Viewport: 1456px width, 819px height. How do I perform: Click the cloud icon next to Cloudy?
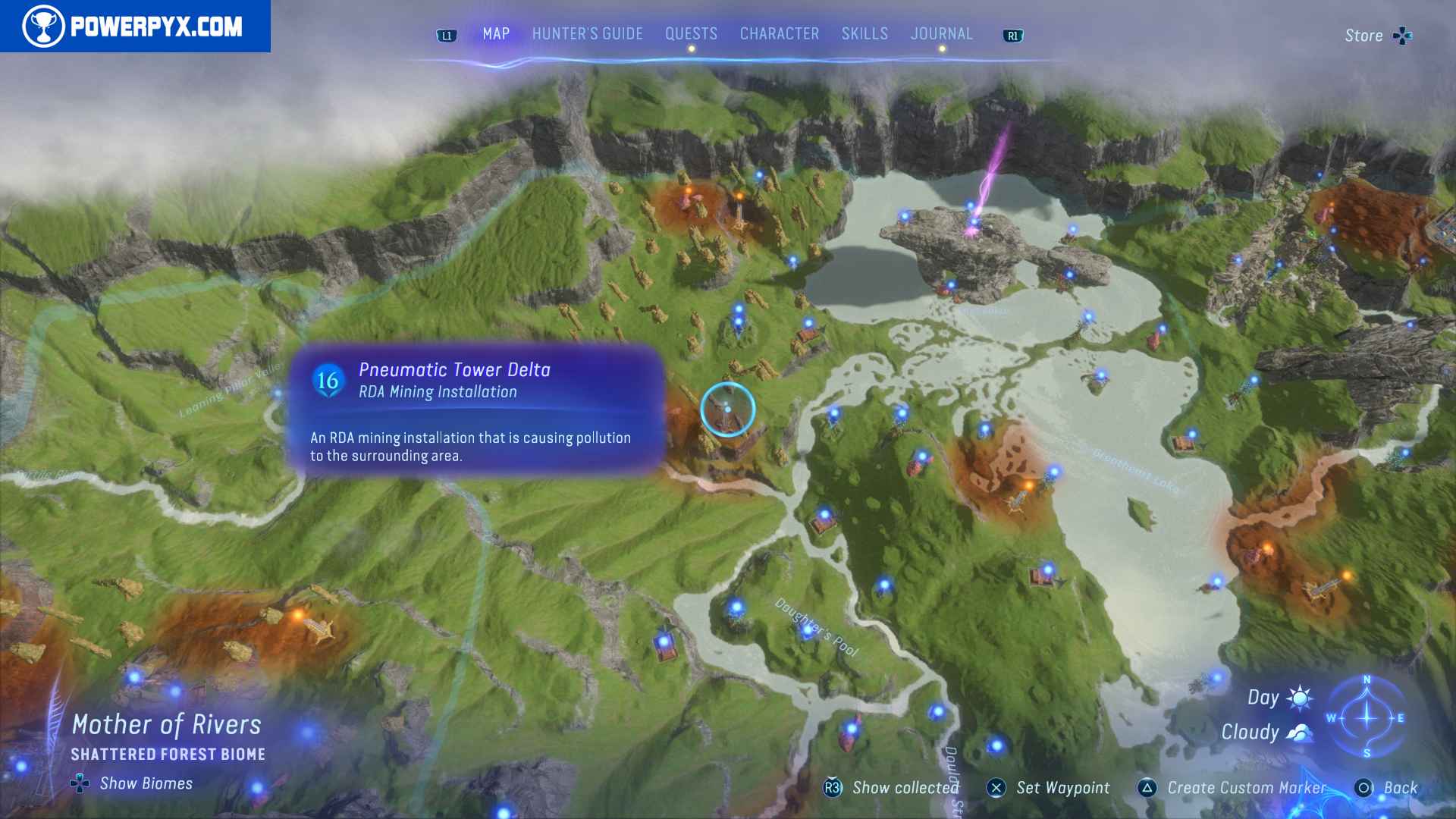tap(1299, 731)
